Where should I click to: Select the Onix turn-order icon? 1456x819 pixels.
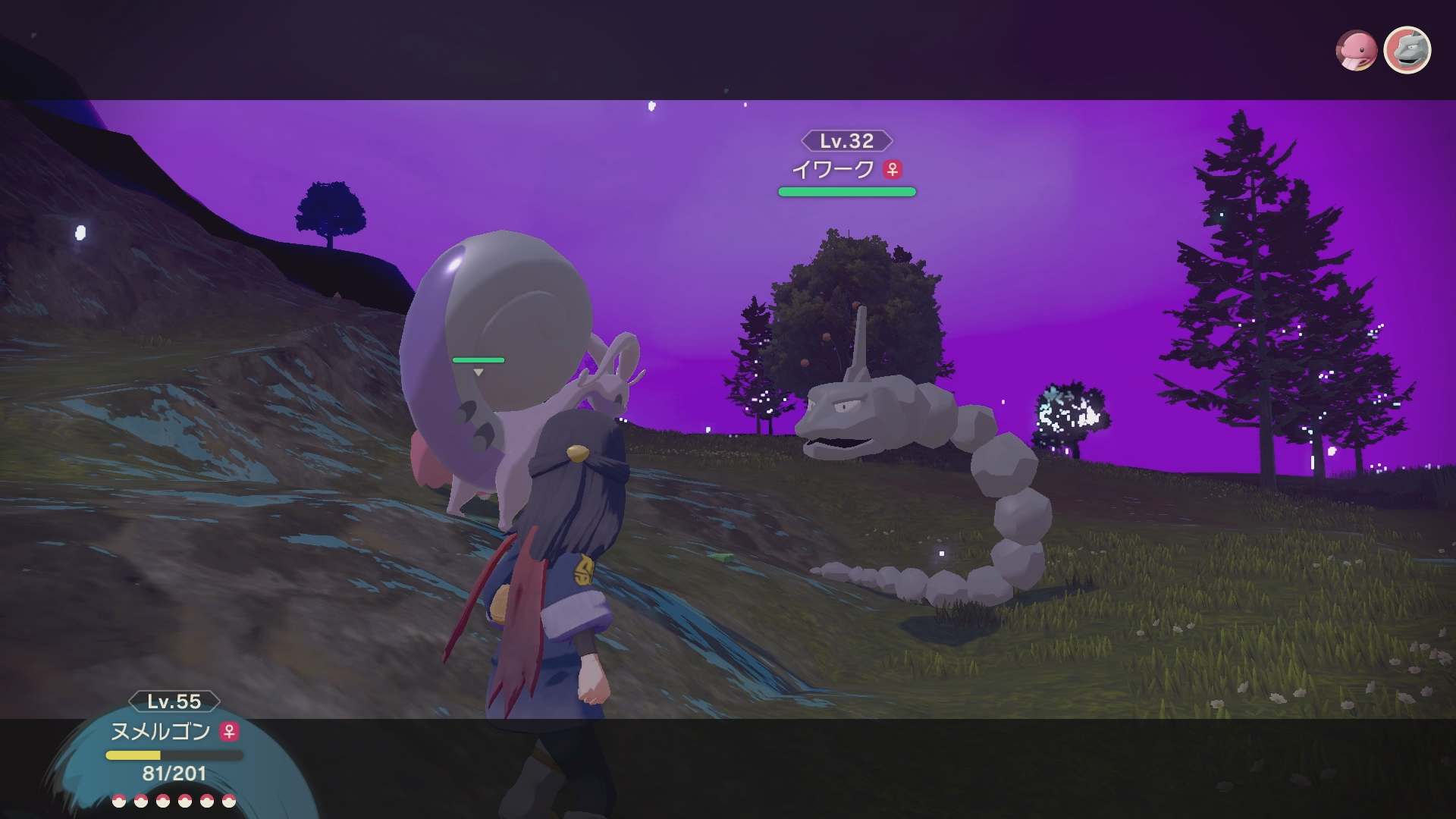[1407, 51]
